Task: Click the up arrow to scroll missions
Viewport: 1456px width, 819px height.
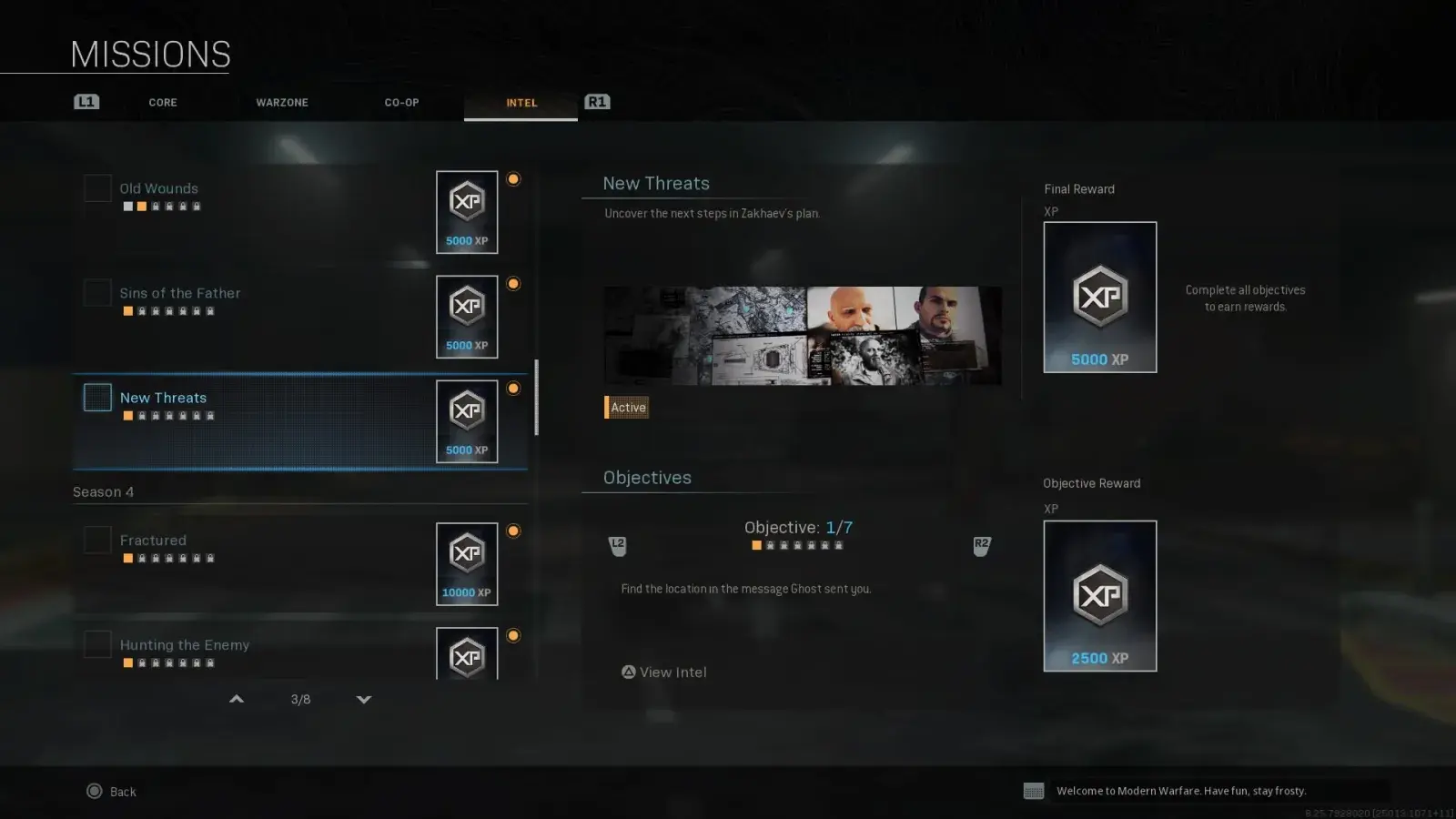Action: tap(236, 699)
